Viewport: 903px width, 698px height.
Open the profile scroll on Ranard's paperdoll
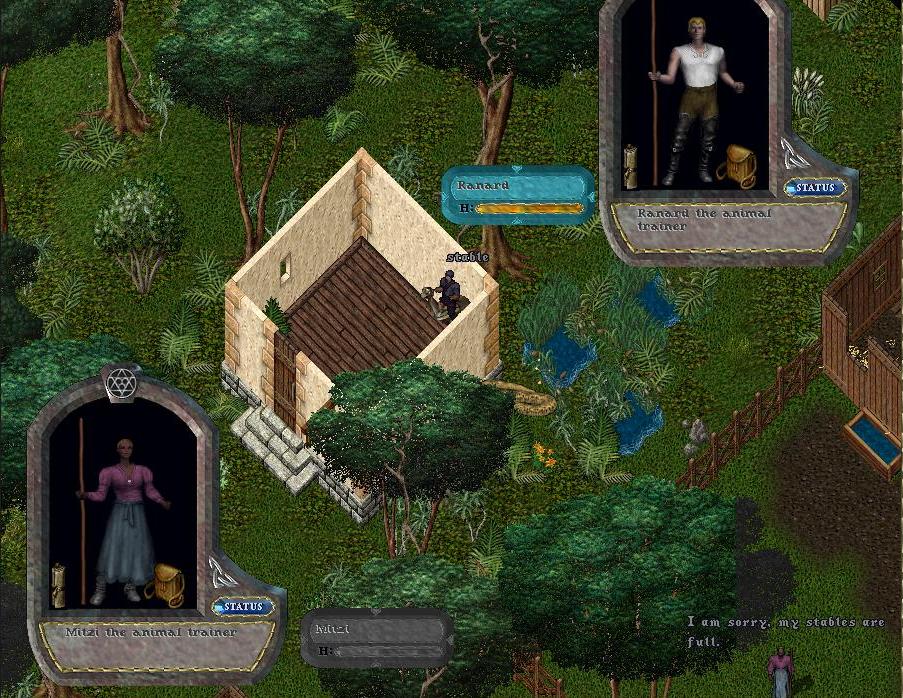631,166
